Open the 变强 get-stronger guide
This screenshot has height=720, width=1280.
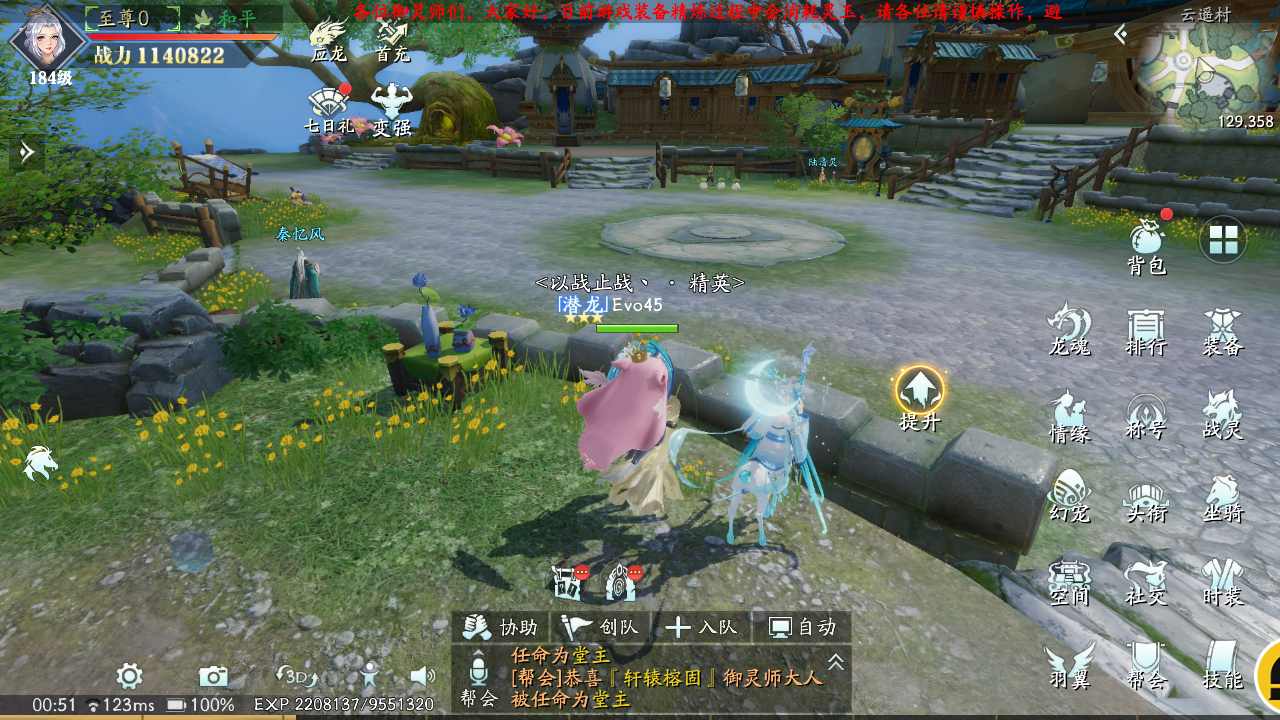point(392,110)
